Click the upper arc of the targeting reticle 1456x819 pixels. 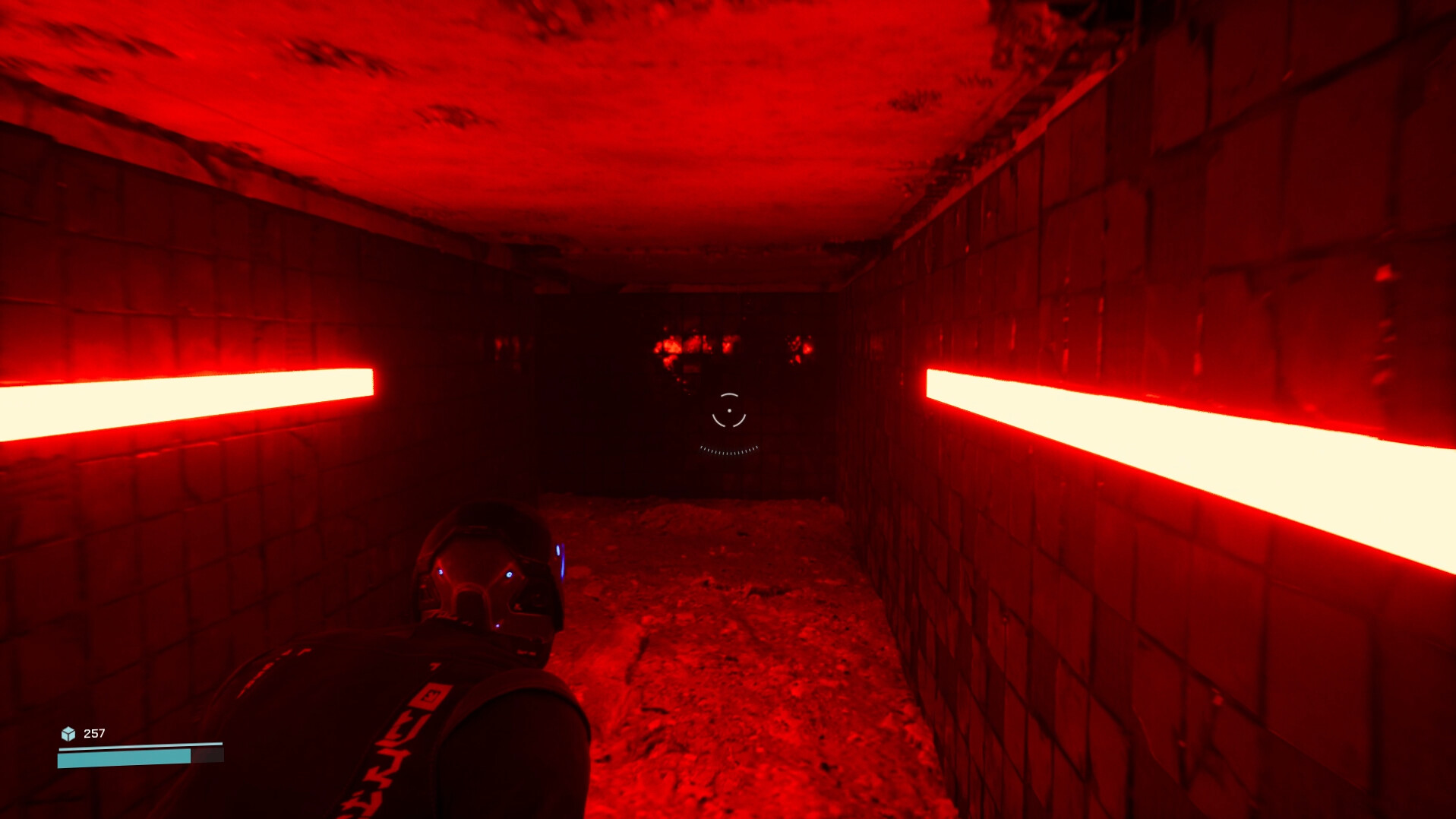[x=728, y=394]
